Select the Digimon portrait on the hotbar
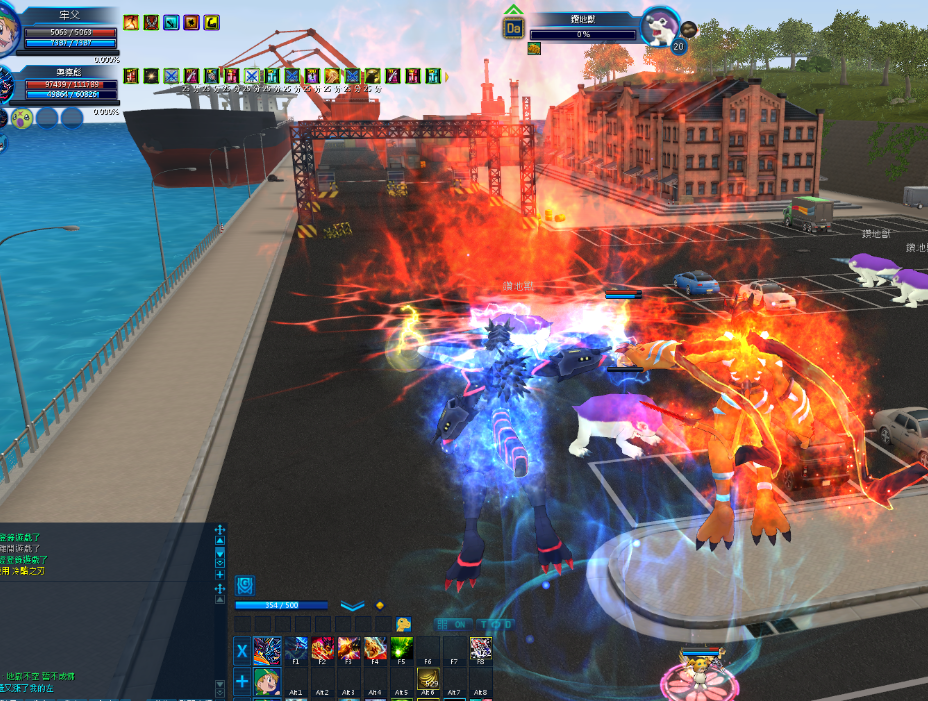The height and width of the screenshot is (701, 928). pos(267,651)
